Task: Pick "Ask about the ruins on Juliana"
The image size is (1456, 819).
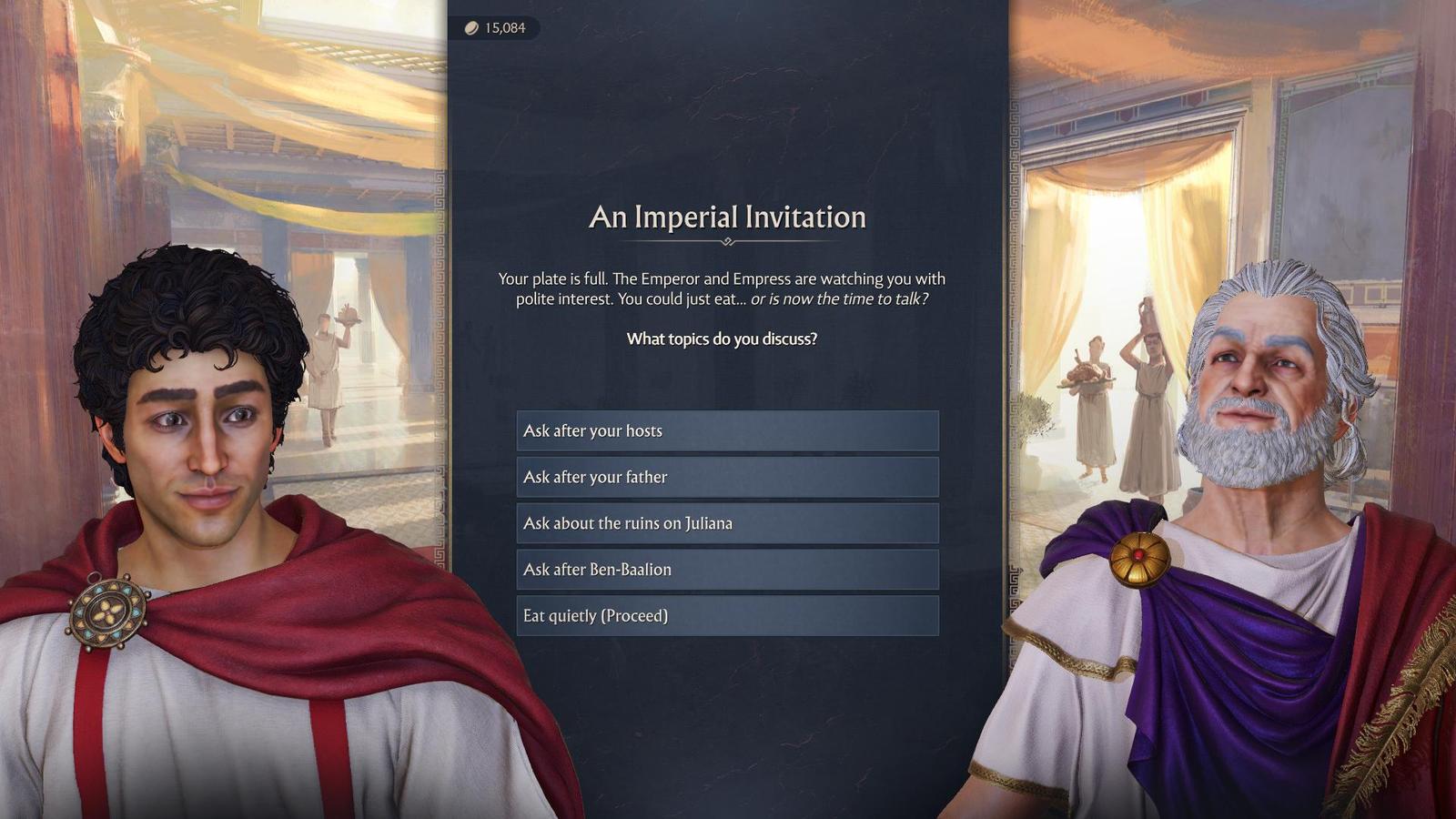Action: point(726,523)
